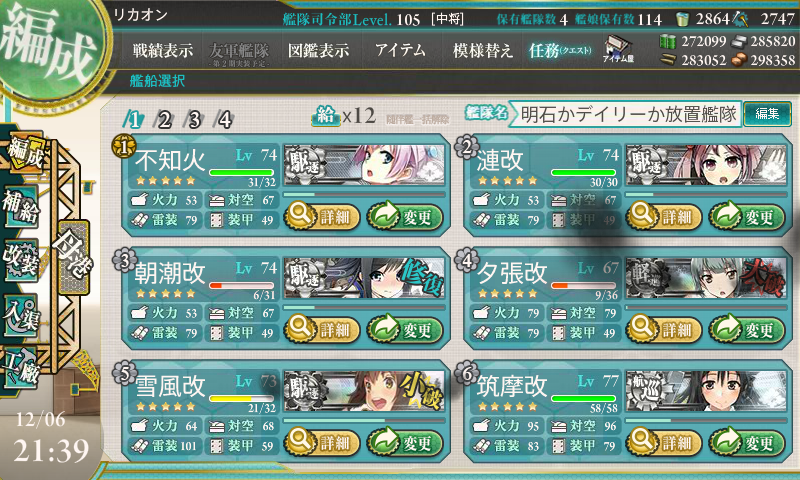This screenshot has width=800, height=480.
Task: Switch to fleet tab 2
Action: [164, 120]
